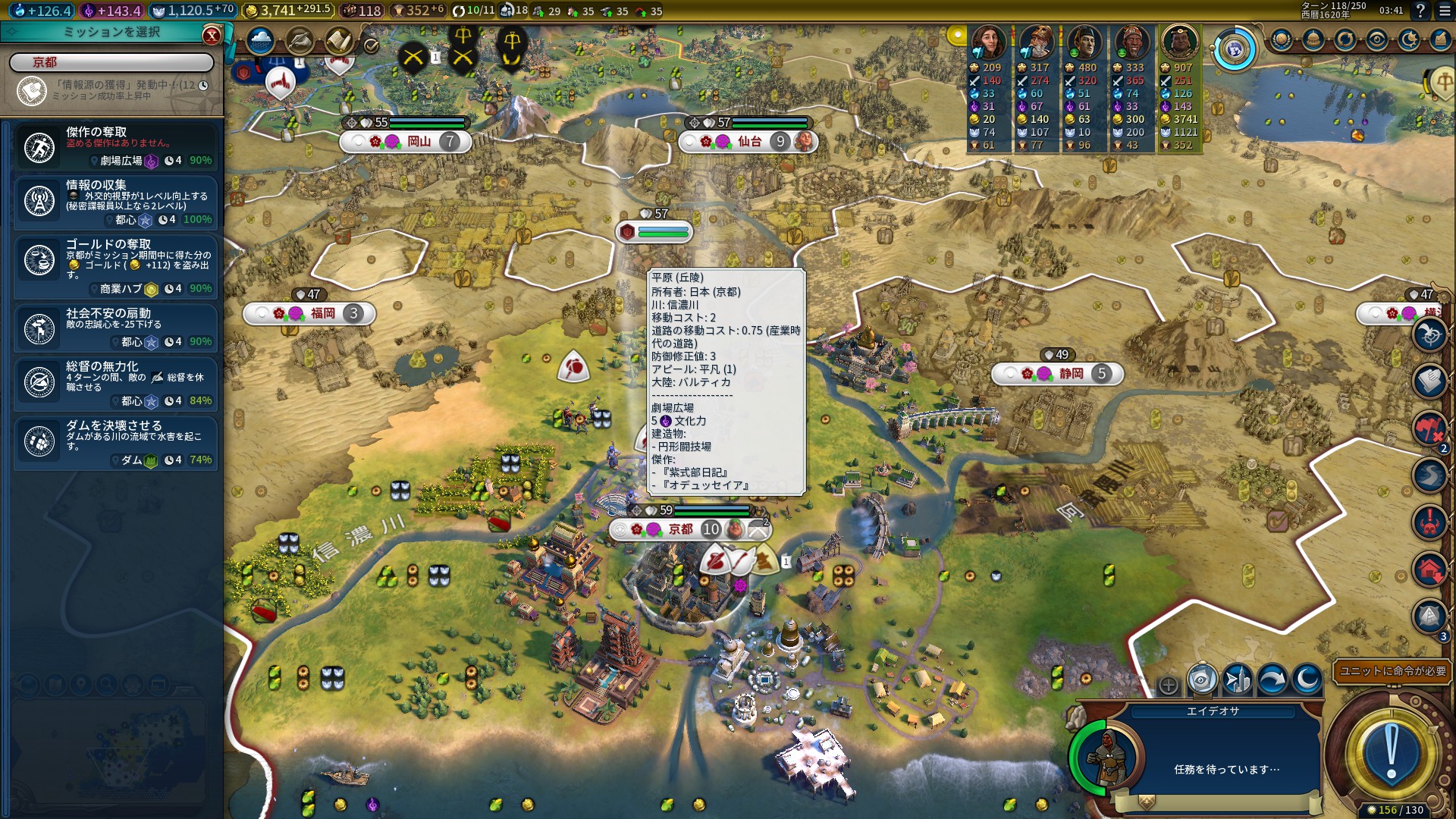Open the help question mark button
The height and width of the screenshot is (819, 1456).
1420,11
